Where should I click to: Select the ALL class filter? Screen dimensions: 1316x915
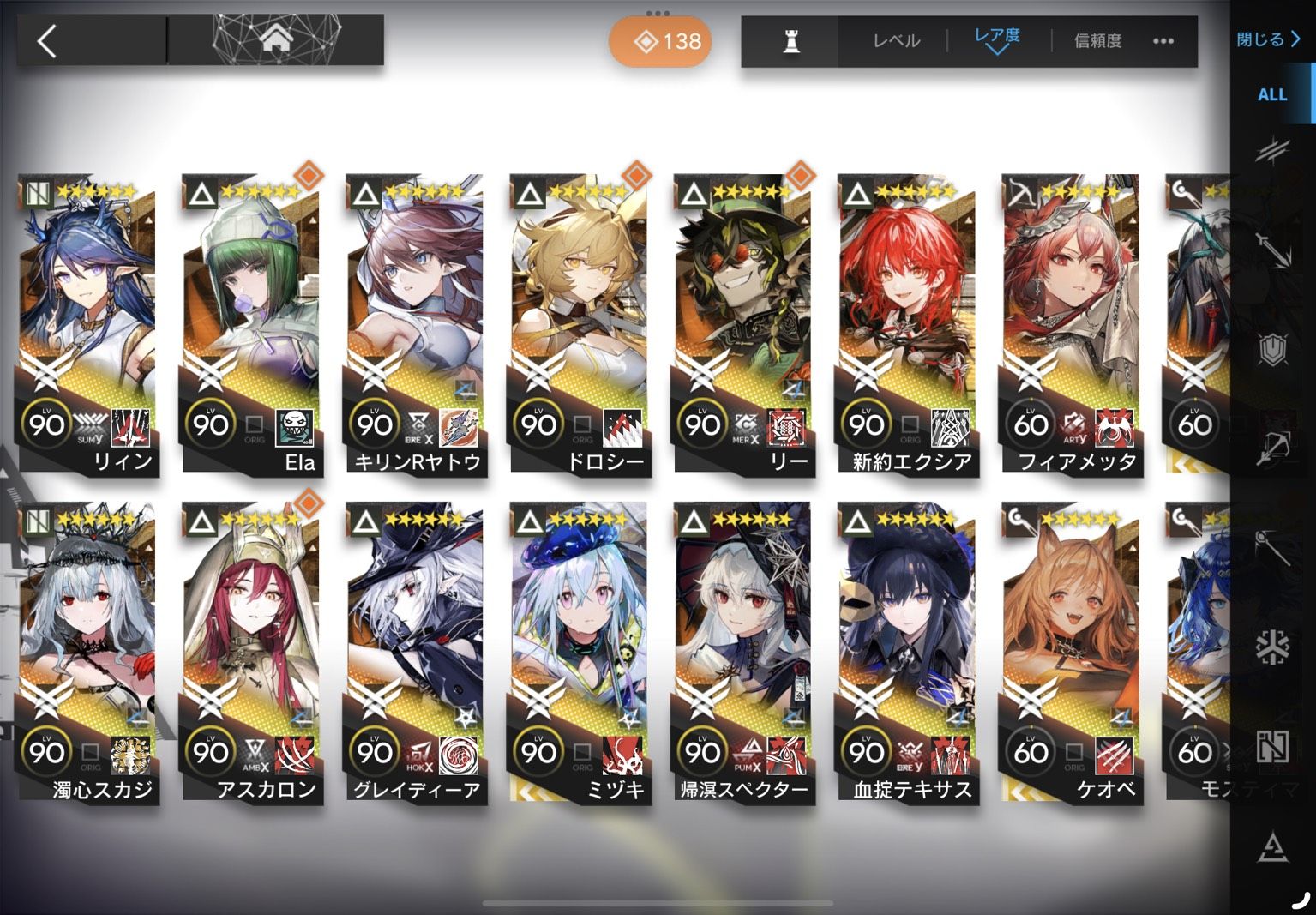pyautogui.click(x=1271, y=95)
